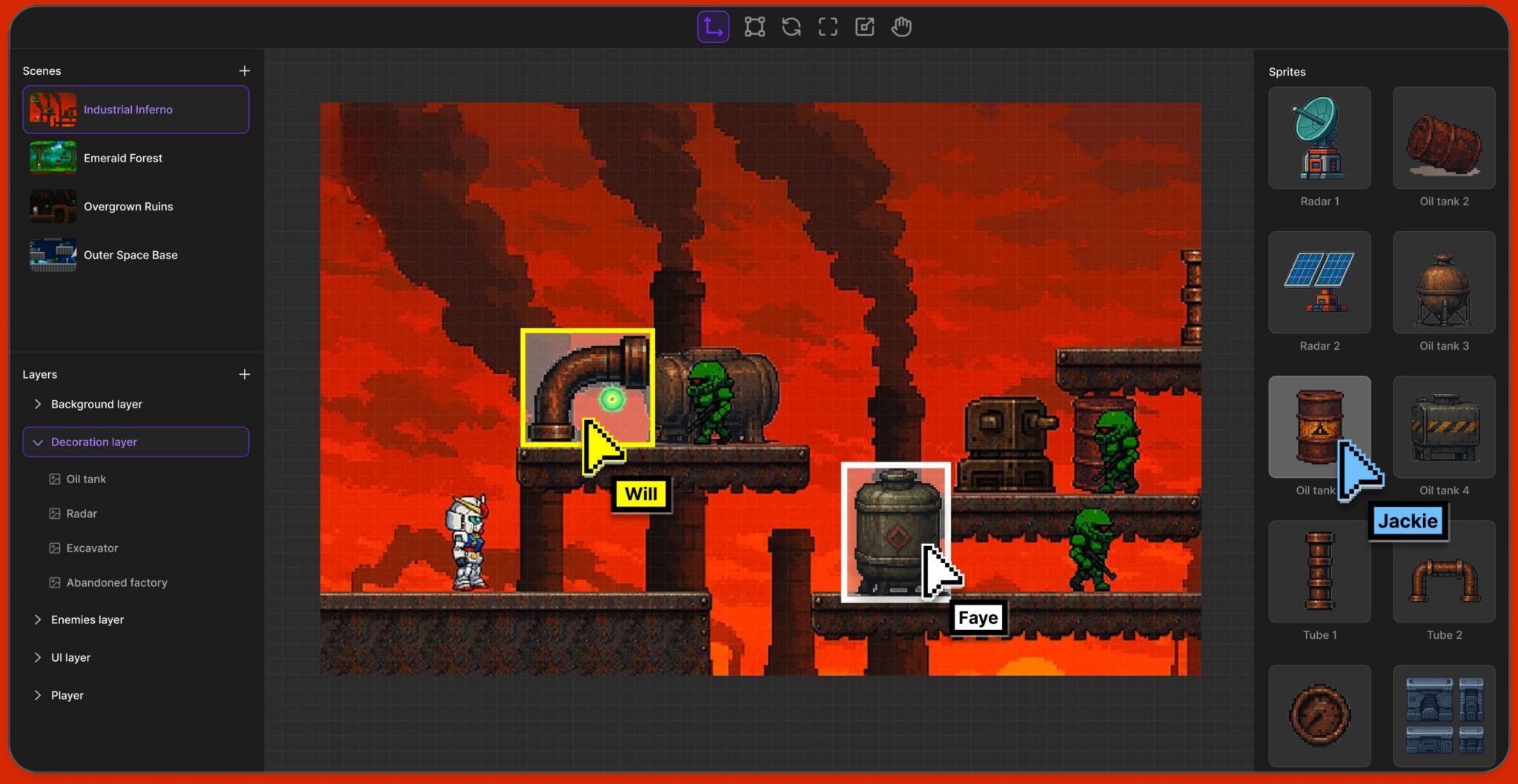The height and width of the screenshot is (784, 1518).
Task: Collapse the Decoration layer
Action: click(x=38, y=442)
